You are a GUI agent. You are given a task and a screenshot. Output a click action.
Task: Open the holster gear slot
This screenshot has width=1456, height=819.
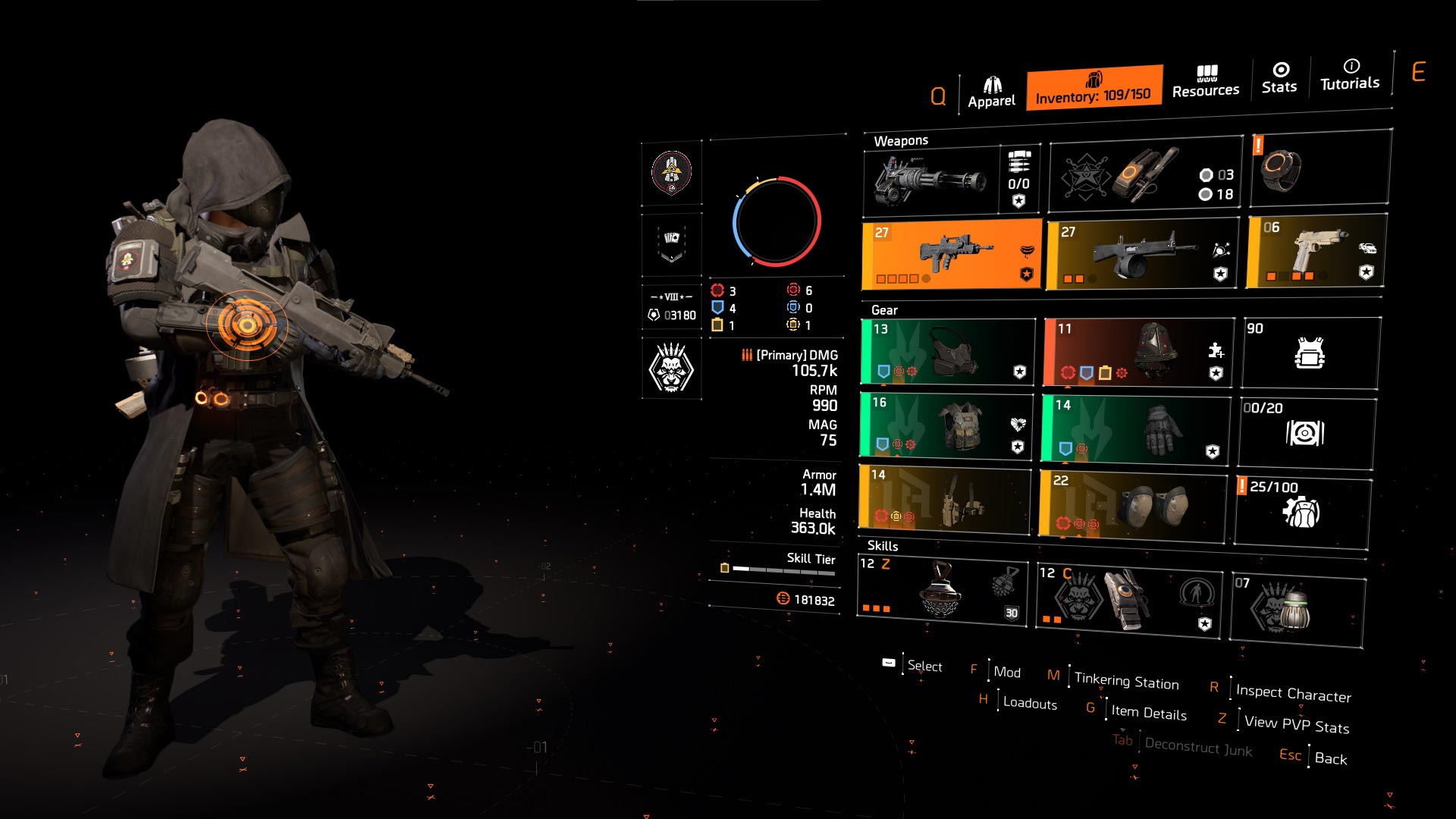point(945,497)
